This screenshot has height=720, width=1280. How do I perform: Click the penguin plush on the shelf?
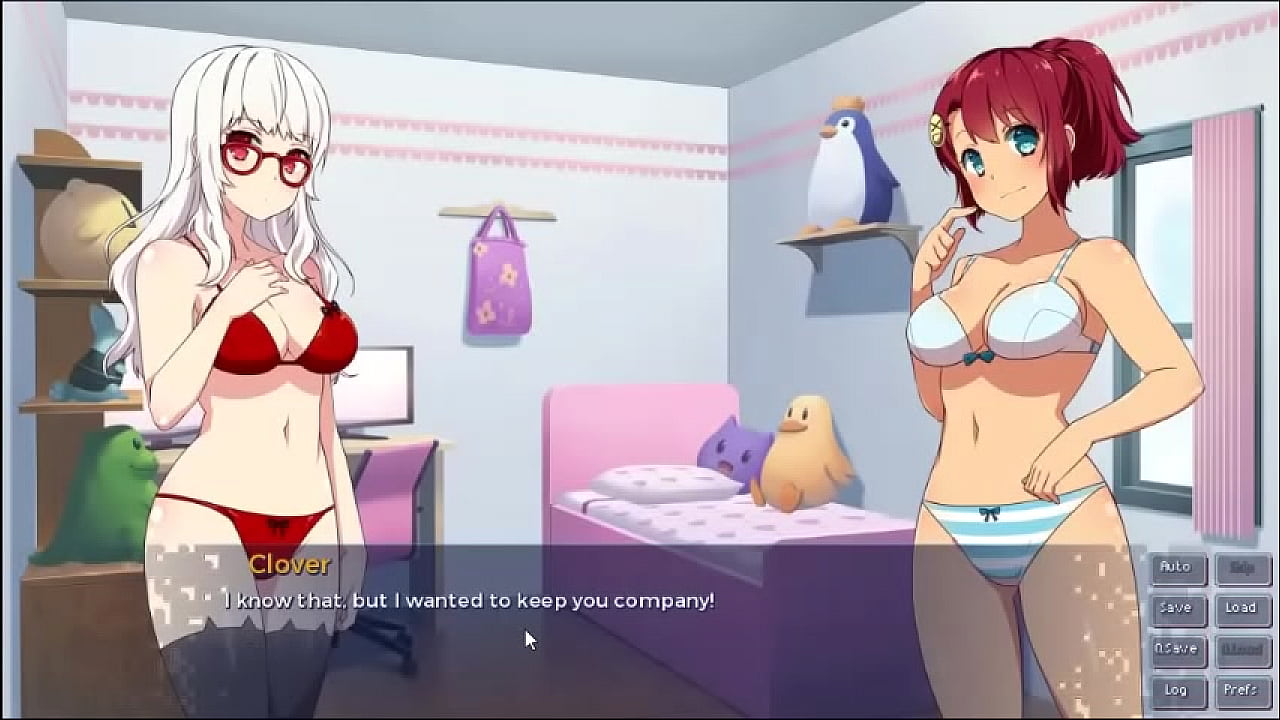(845, 165)
